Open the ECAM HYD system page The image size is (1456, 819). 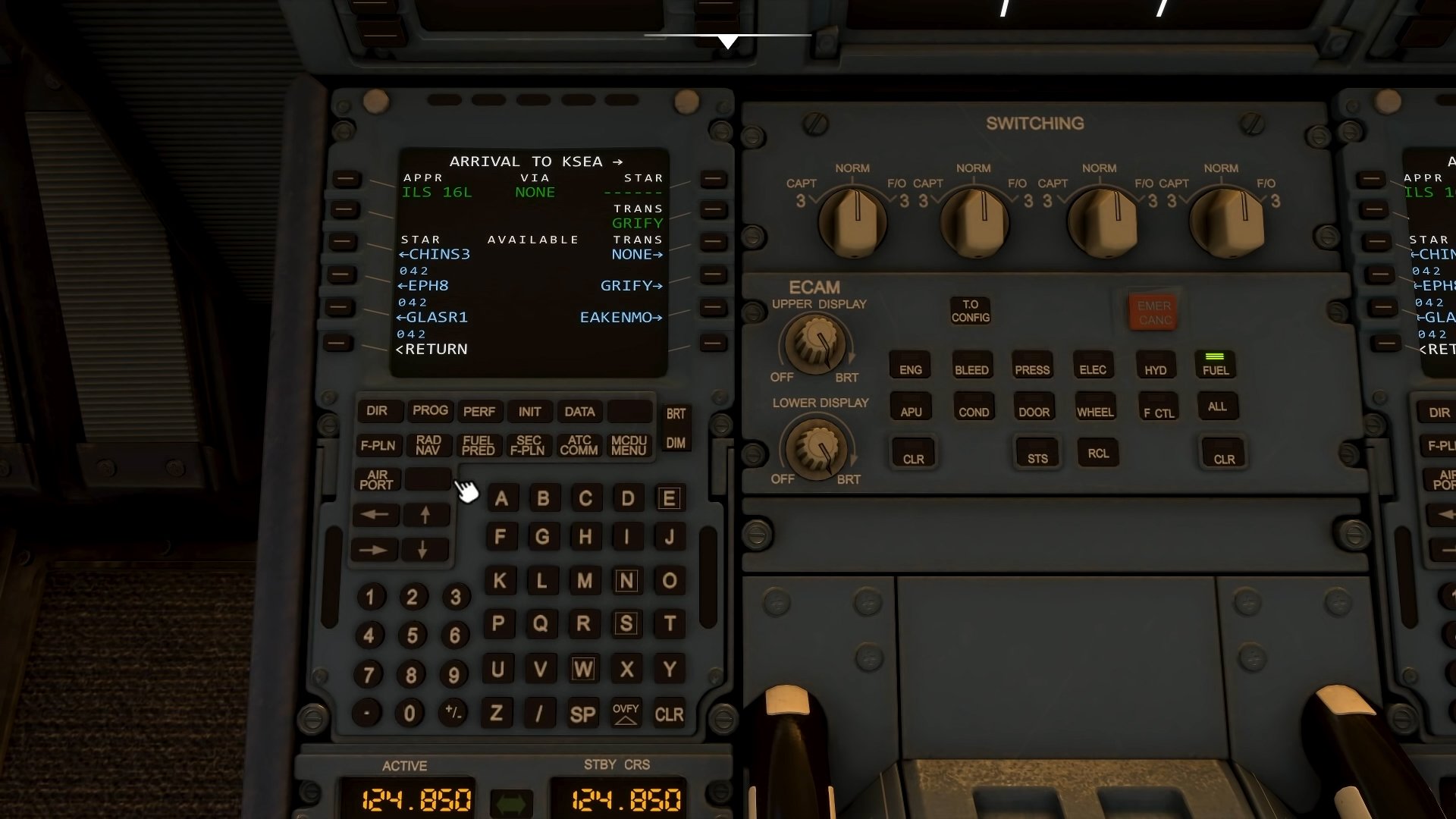pos(1156,366)
